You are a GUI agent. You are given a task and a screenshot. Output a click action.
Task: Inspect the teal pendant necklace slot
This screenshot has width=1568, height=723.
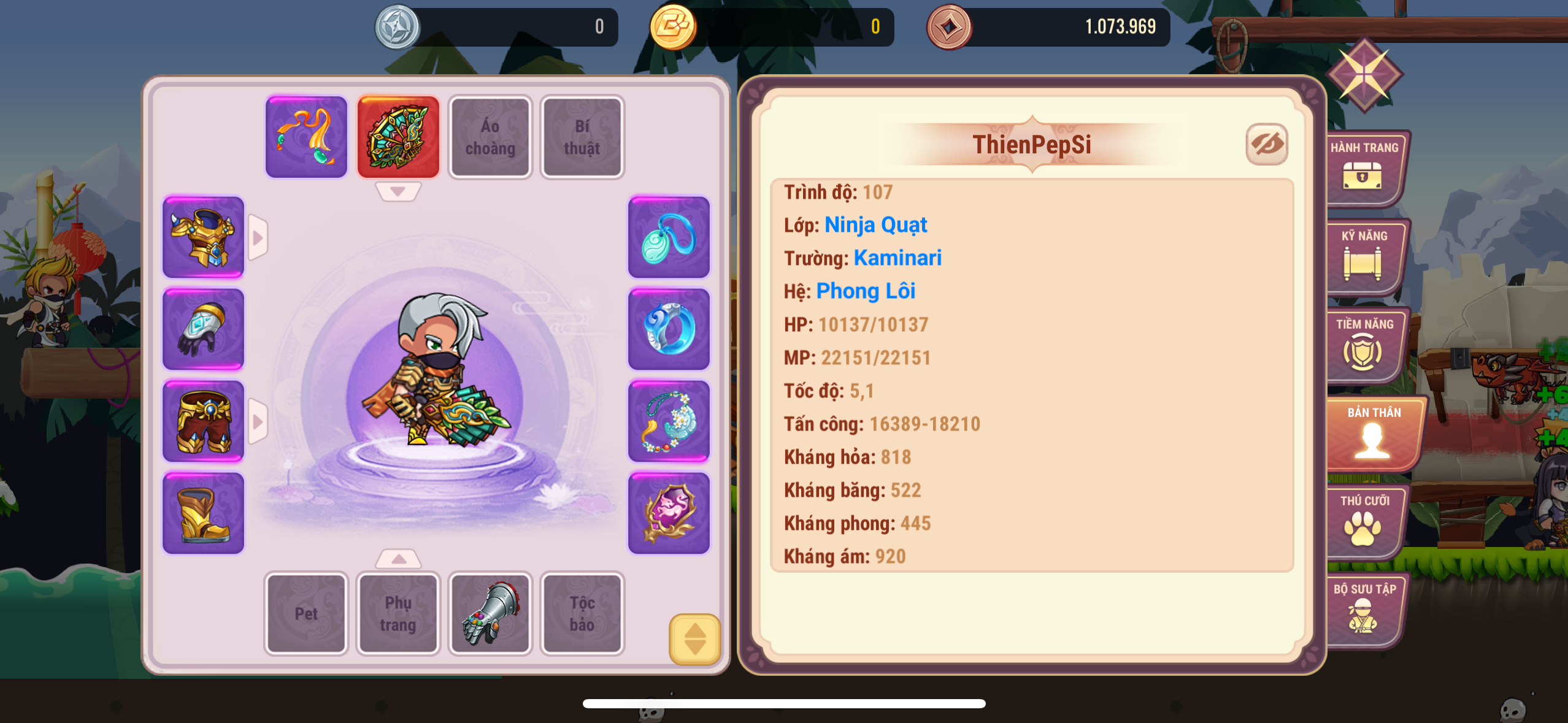[669, 237]
